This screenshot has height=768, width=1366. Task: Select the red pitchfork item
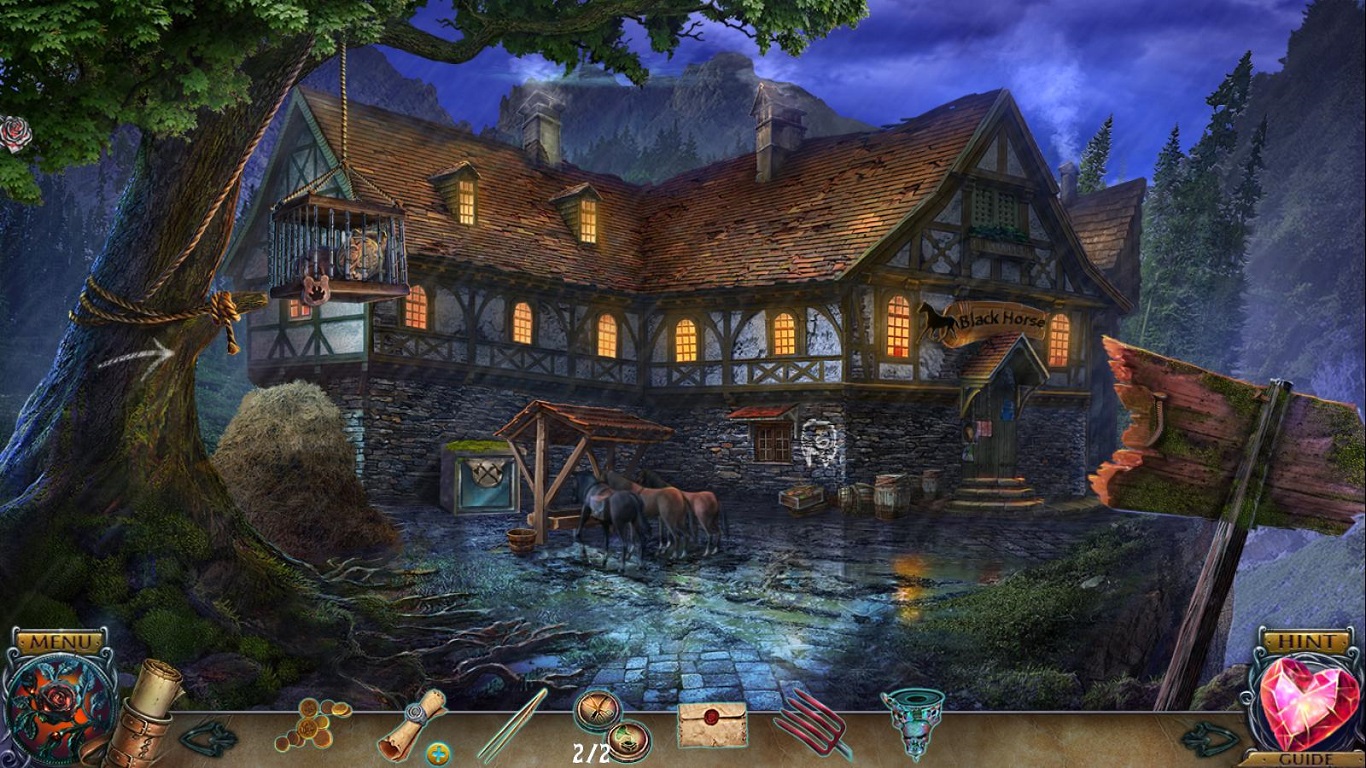click(811, 726)
